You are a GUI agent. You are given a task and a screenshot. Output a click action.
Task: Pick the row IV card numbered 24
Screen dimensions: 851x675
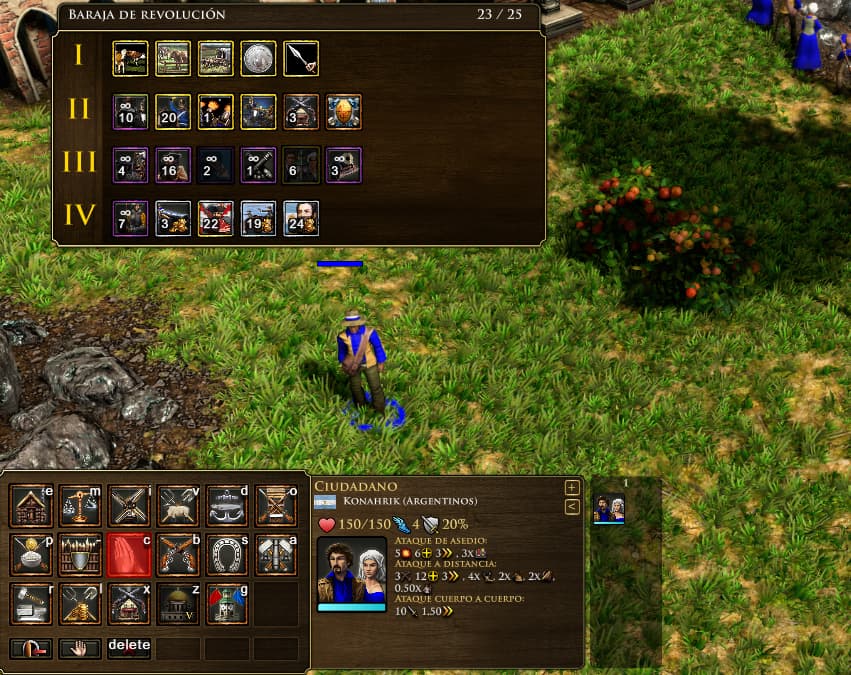tap(301, 219)
